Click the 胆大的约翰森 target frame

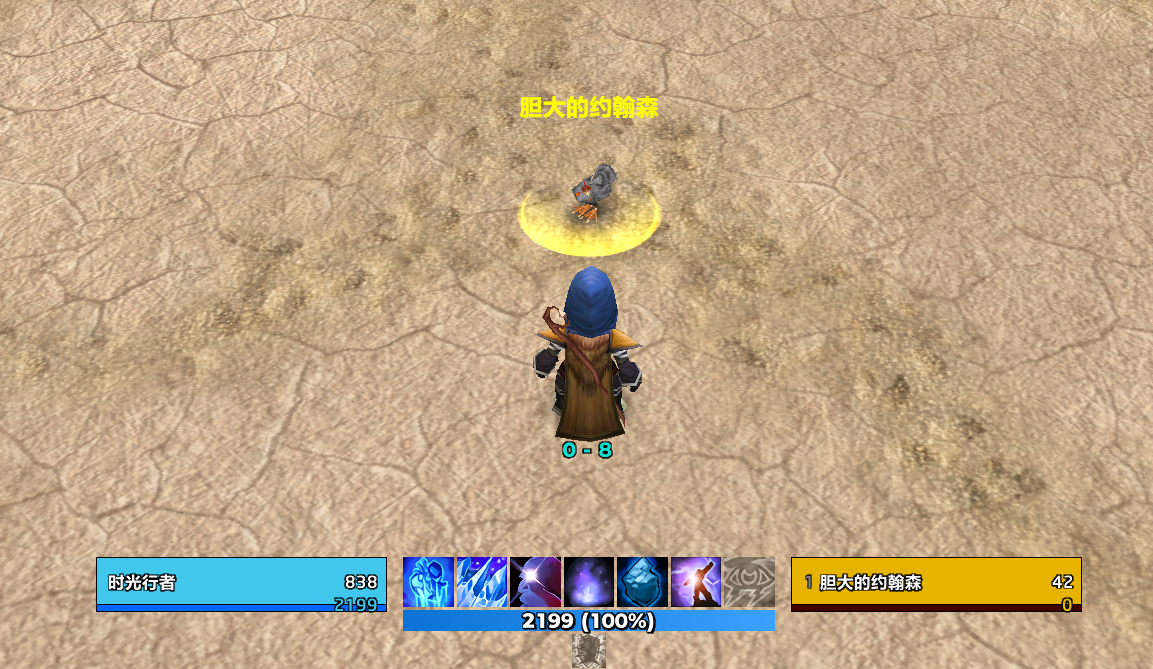pos(936,584)
